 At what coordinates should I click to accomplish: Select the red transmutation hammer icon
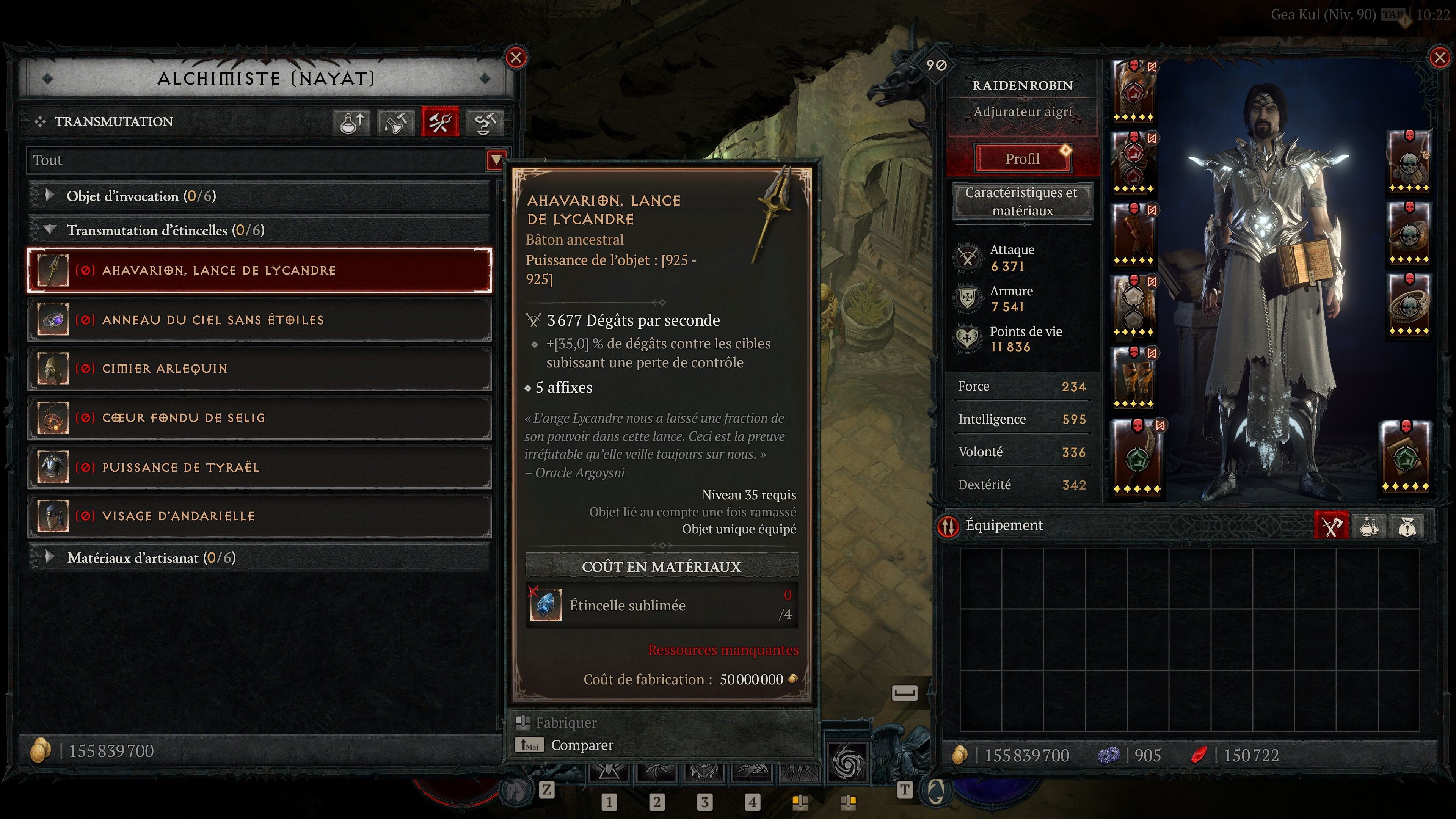coord(440,121)
